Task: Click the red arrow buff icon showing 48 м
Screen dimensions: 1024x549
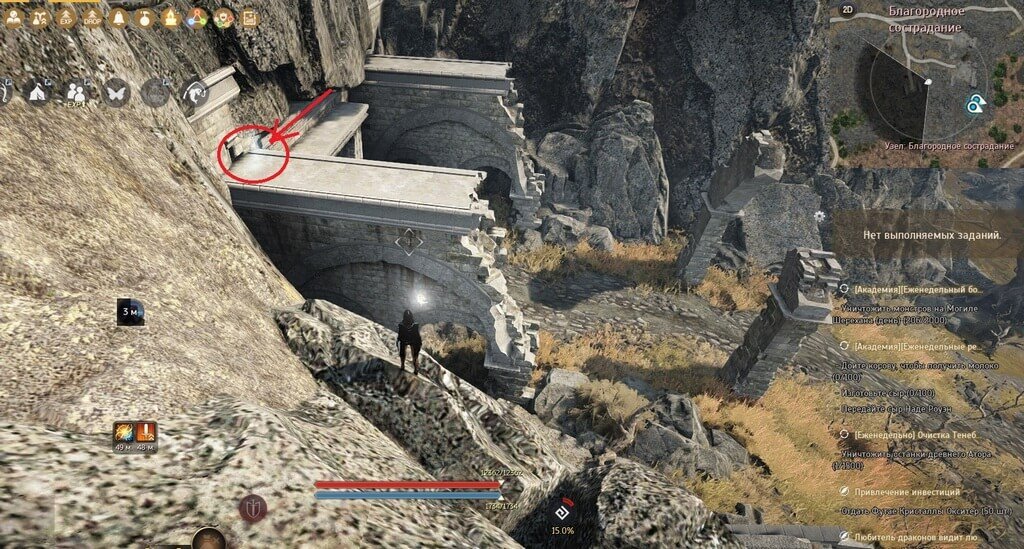Action: [x=146, y=433]
